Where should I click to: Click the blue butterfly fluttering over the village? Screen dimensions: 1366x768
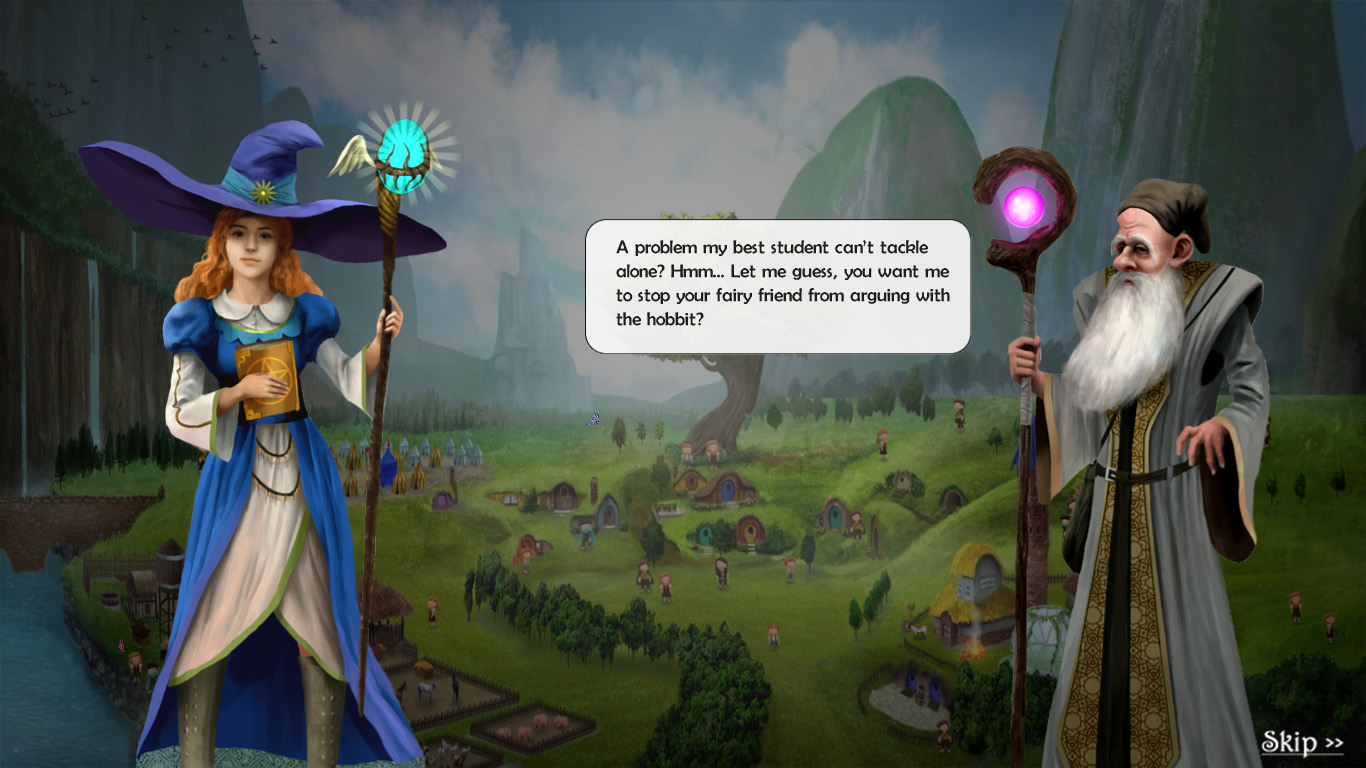[592, 417]
